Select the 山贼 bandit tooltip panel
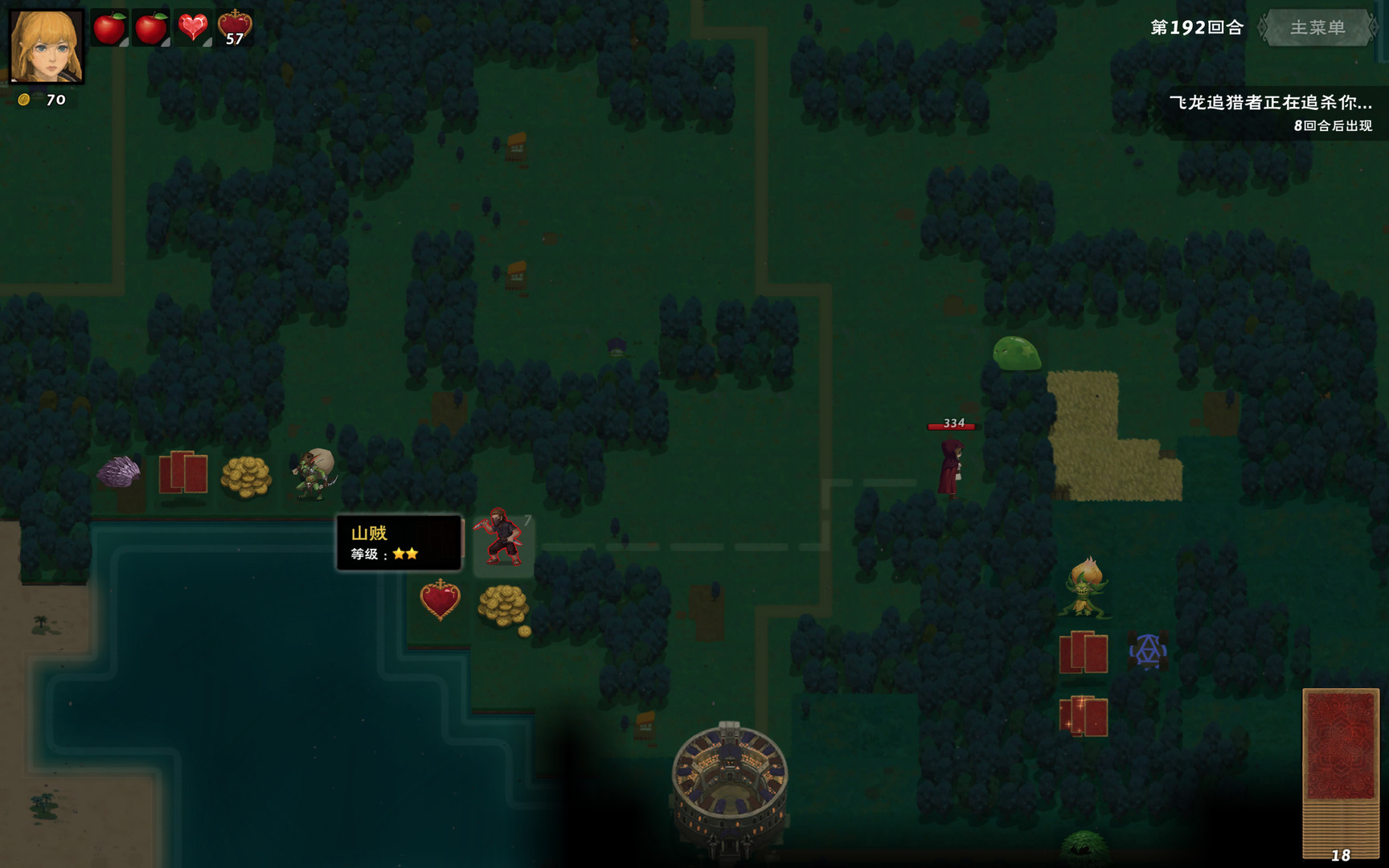The width and height of the screenshot is (1389, 868). click(x=399, y=543)
